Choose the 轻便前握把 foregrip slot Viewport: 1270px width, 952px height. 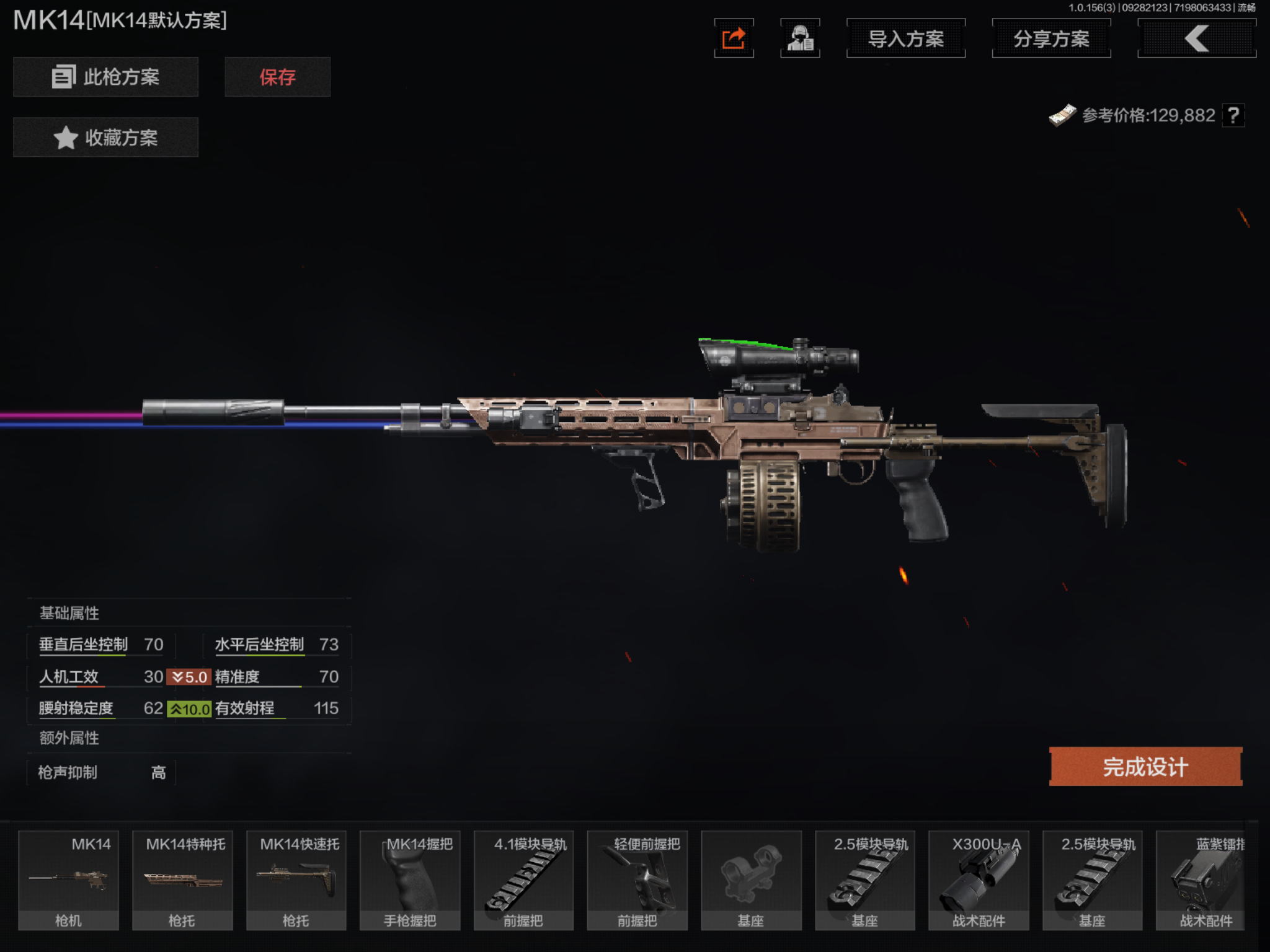(x=637, y=880)
